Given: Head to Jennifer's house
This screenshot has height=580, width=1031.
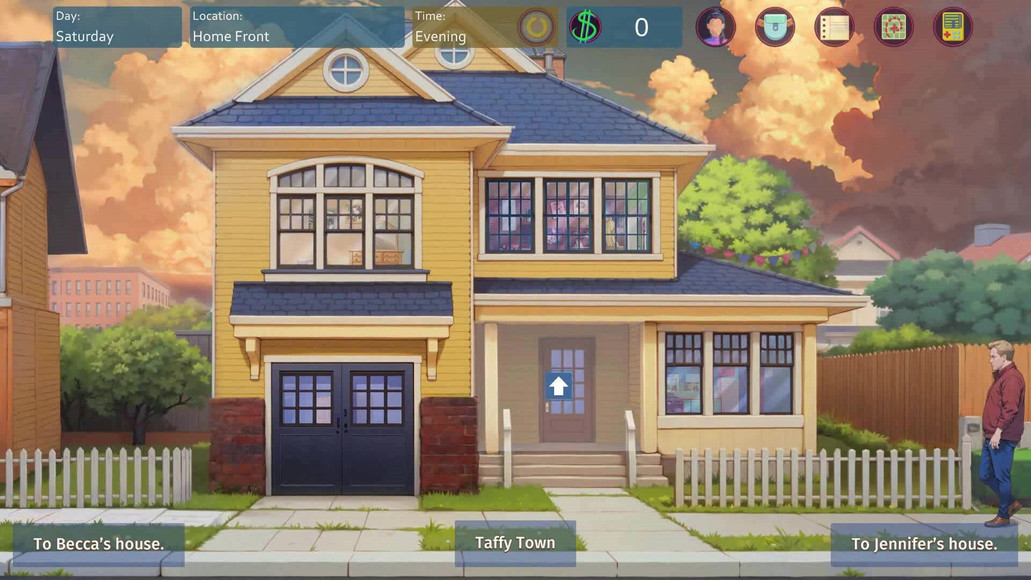Looking at the screenshot, I should [x=924, y=544].
